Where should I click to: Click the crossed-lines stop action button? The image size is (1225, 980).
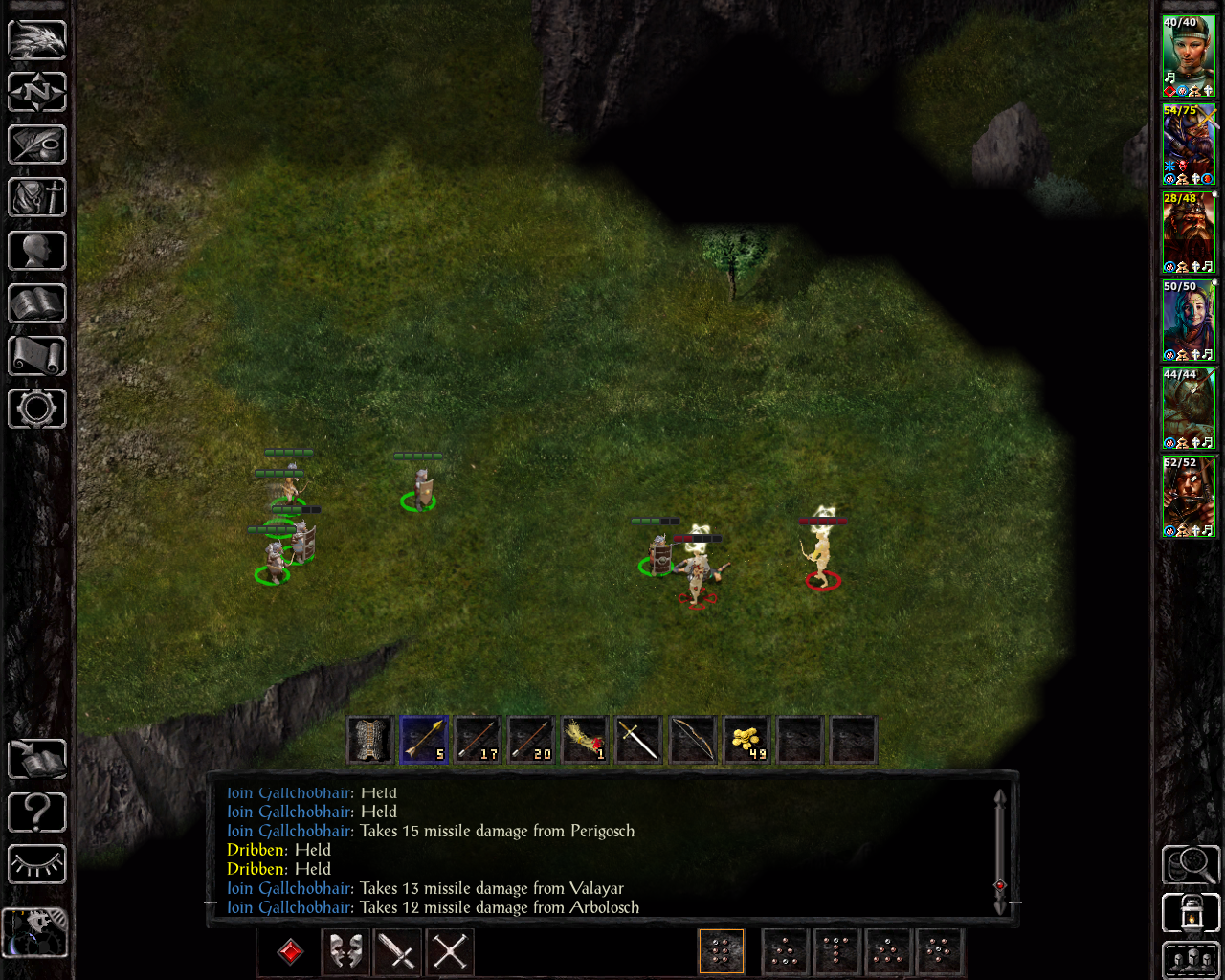[450, 952]
